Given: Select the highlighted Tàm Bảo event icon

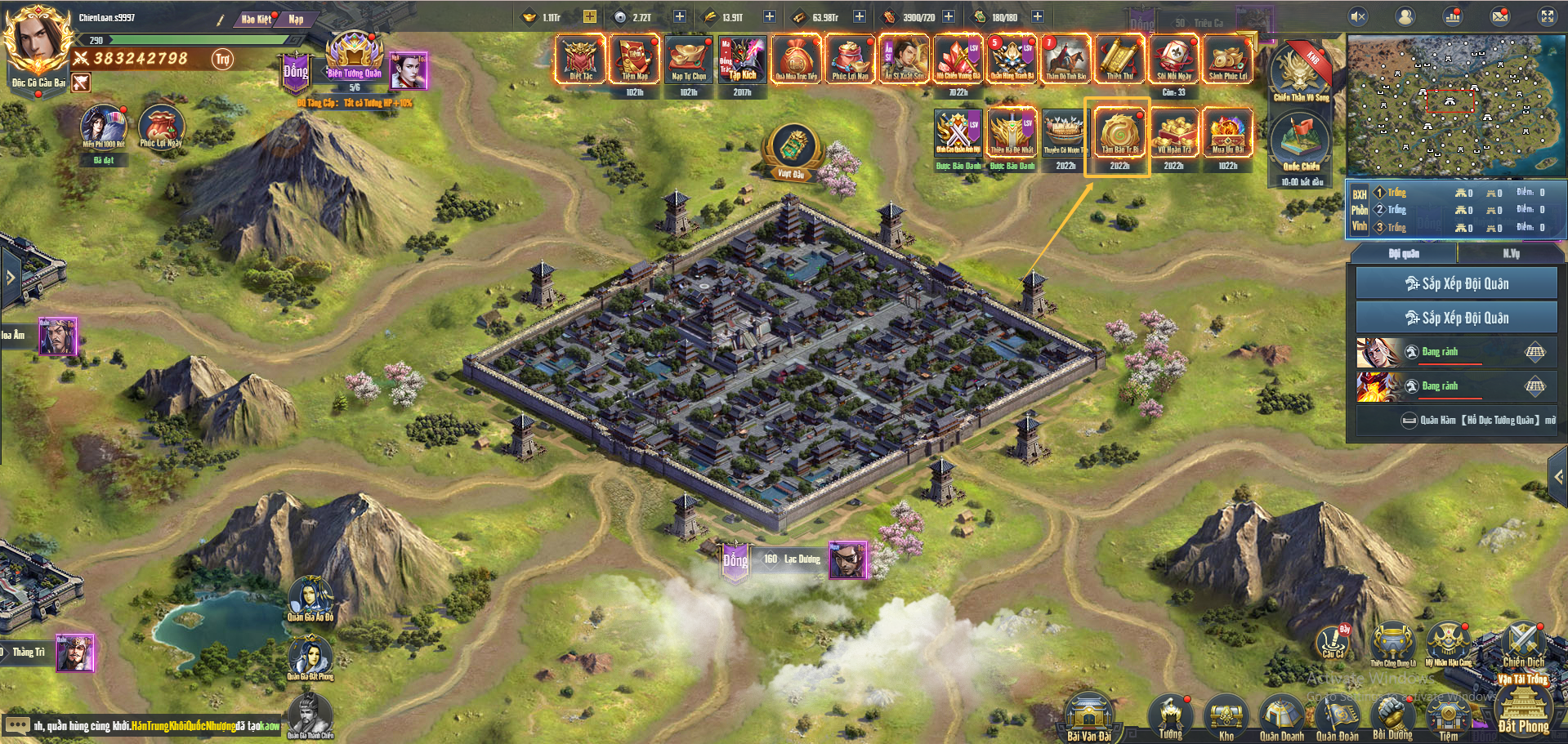Looking at the screenshot, I should [1119, 135].
